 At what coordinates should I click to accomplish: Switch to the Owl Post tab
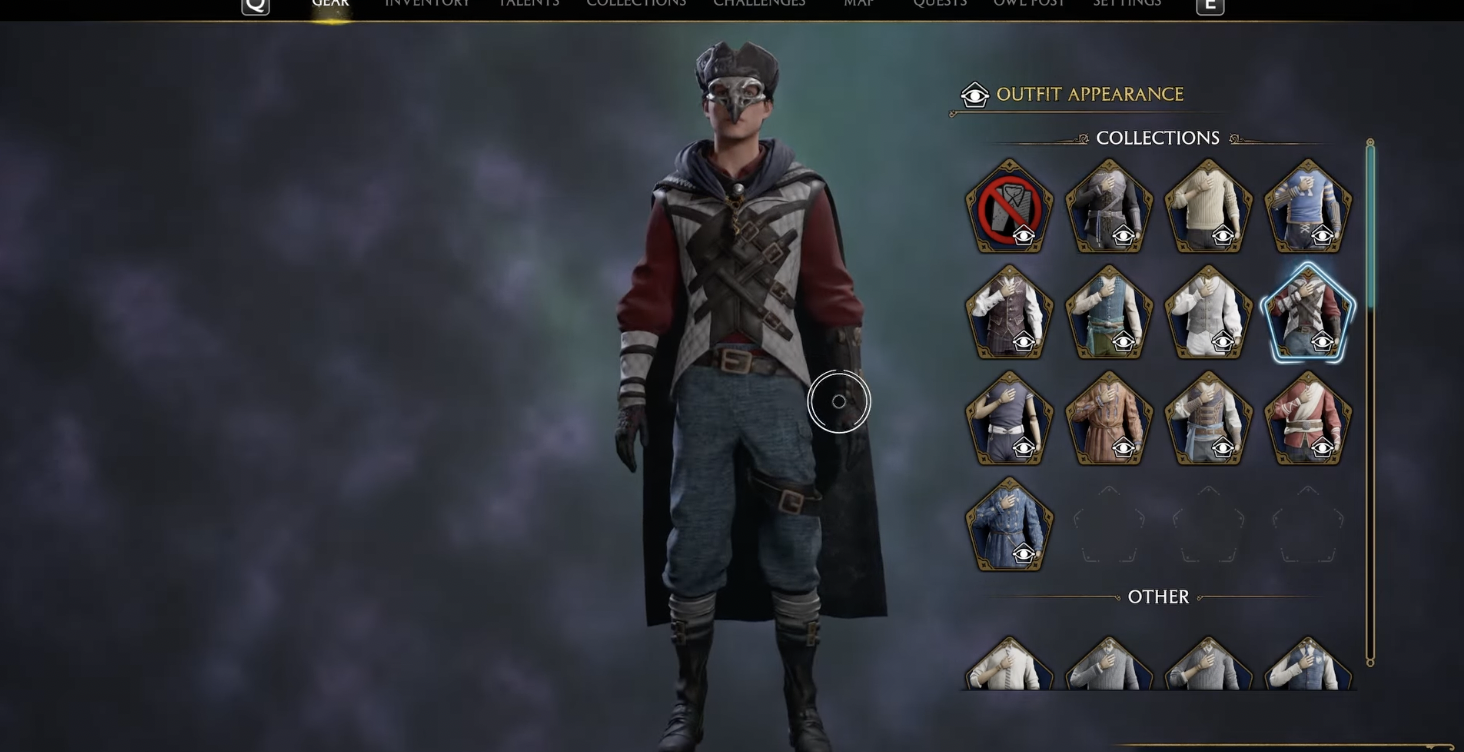1029,4
